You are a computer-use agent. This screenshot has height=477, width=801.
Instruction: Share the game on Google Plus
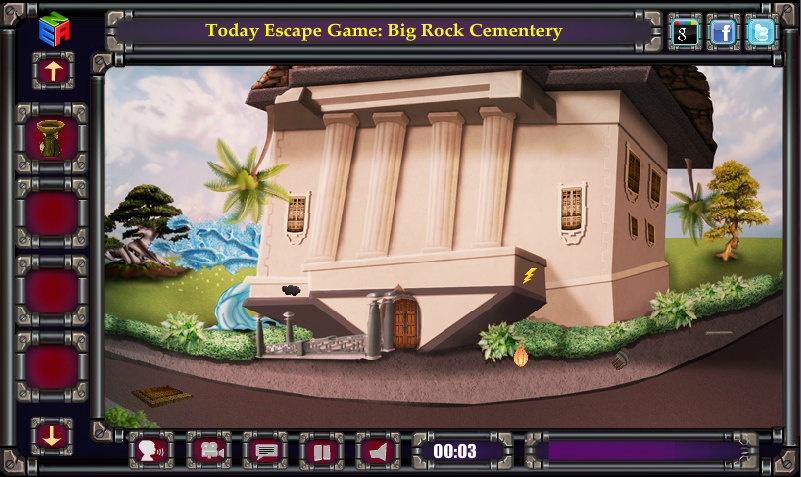point(685,32)
